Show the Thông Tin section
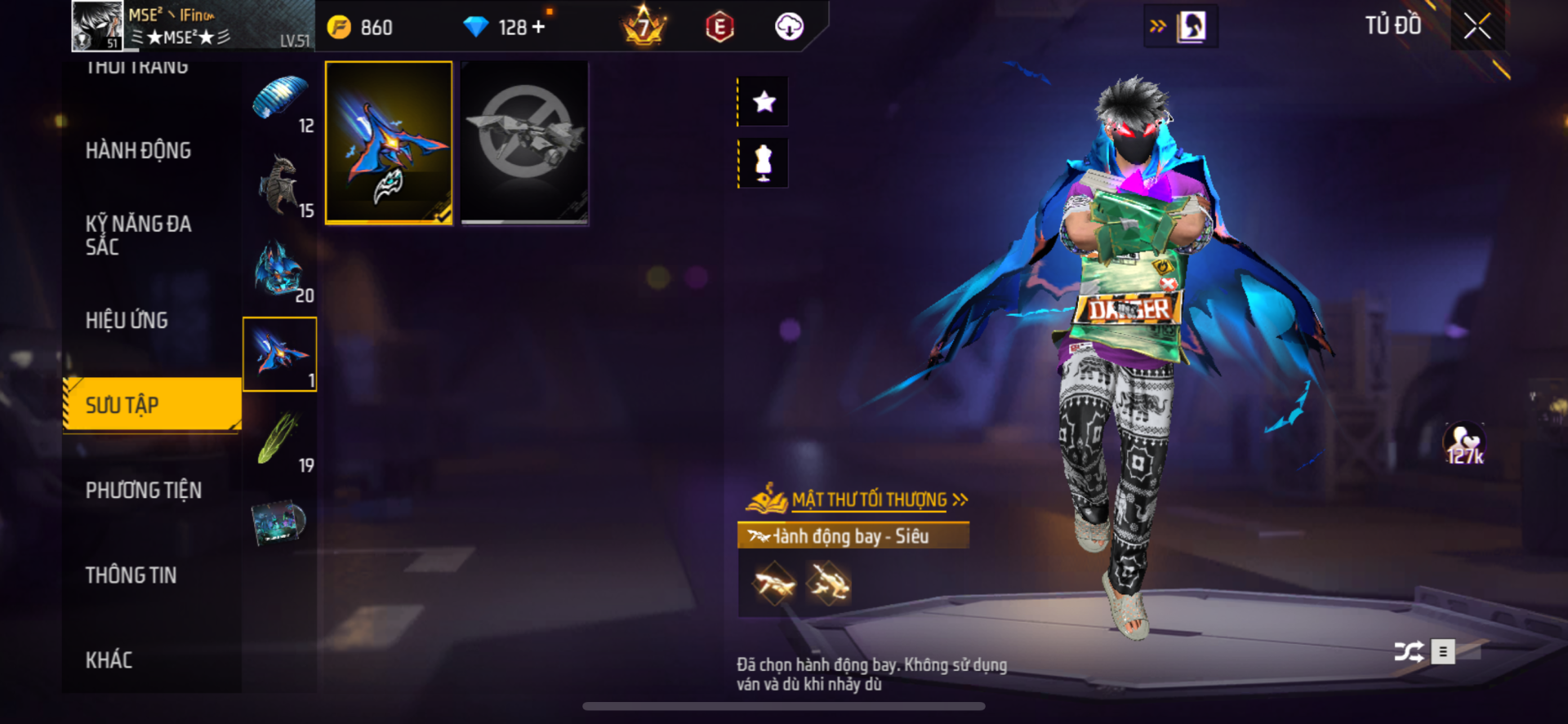Image resolution: width=1568 pixels, height=724 pixels. coord(131,575)
